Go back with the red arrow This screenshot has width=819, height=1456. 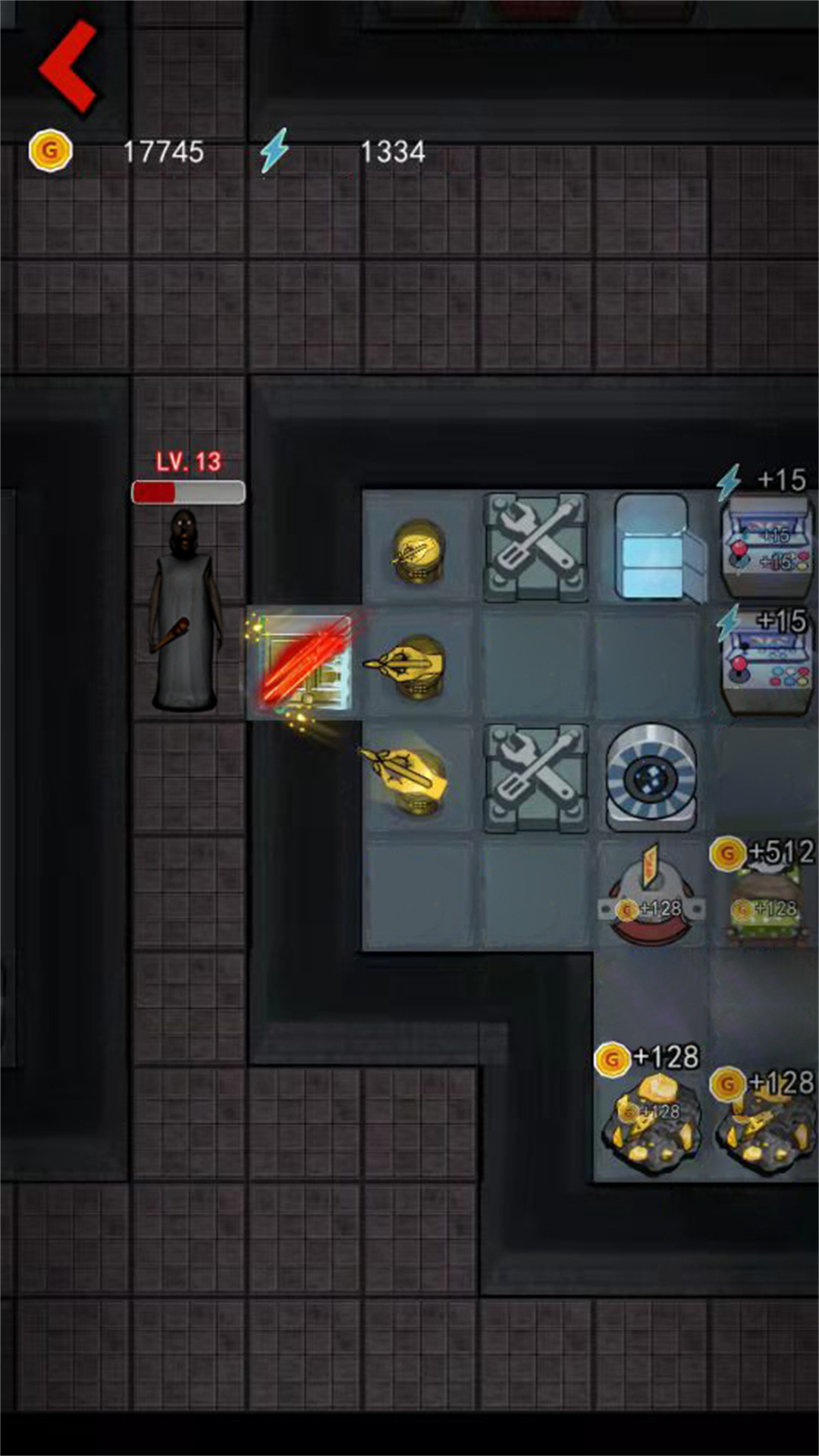[x=68, y=67]
